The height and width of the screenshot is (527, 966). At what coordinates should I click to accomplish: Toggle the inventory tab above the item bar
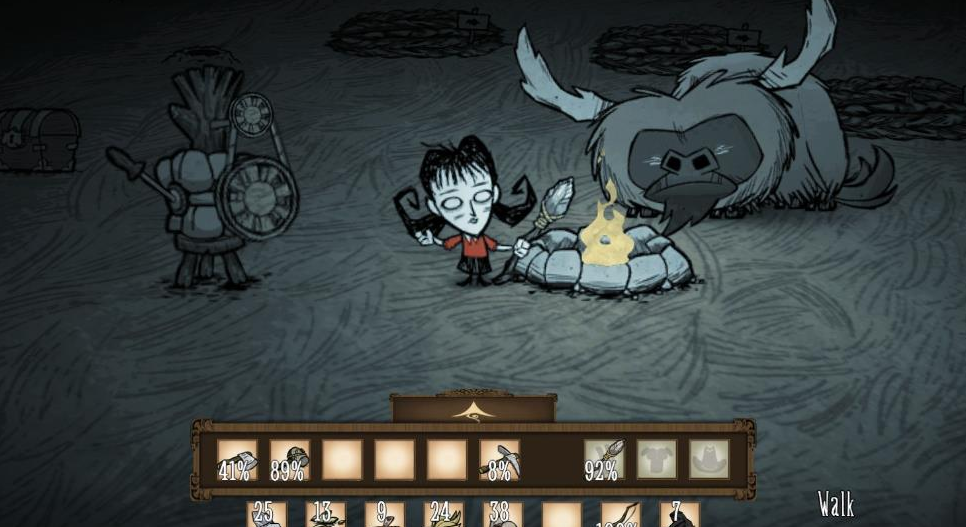472,408
